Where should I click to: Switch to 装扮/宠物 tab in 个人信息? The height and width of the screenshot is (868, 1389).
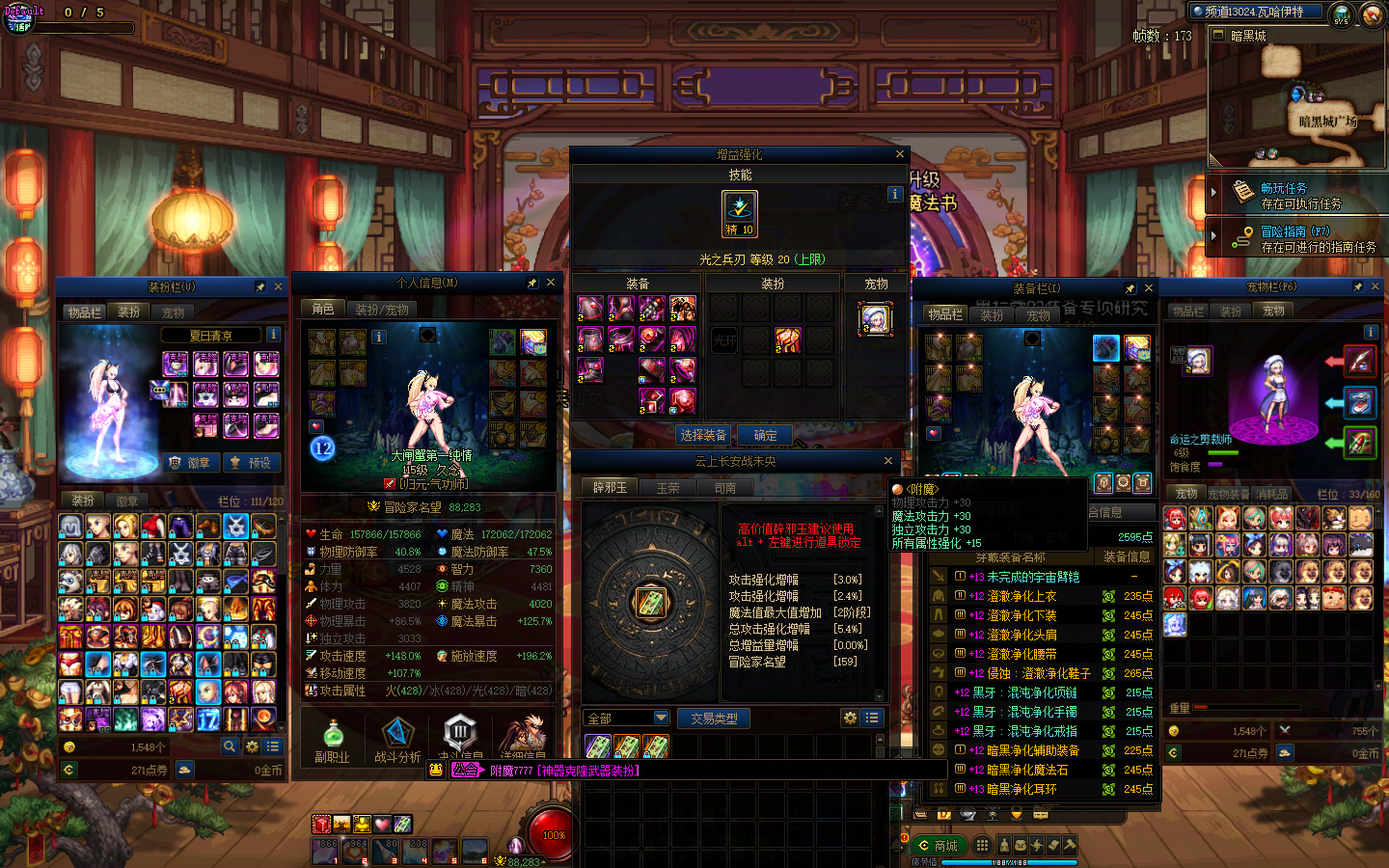(x=382, y=310)
